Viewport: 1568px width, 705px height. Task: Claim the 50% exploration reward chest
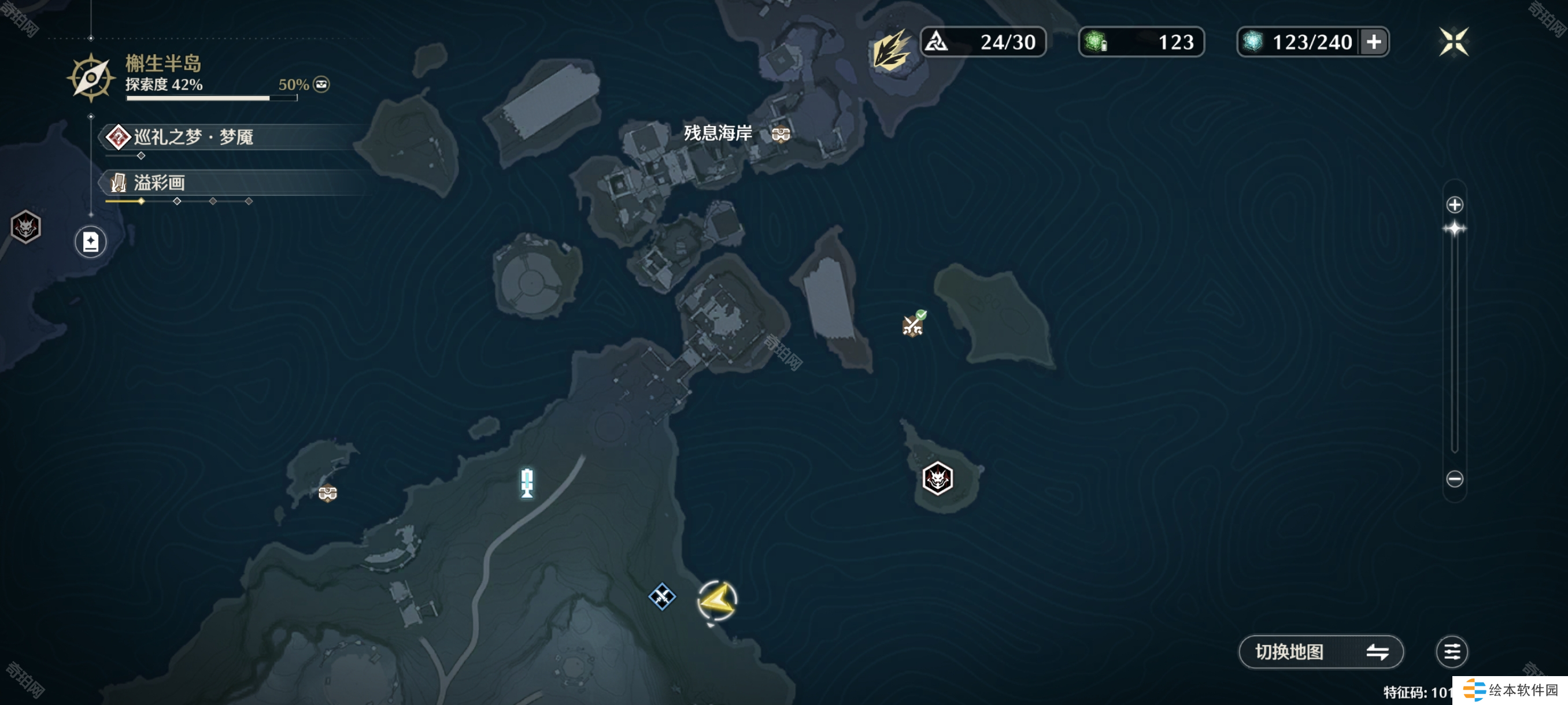[x=321, y=84]
